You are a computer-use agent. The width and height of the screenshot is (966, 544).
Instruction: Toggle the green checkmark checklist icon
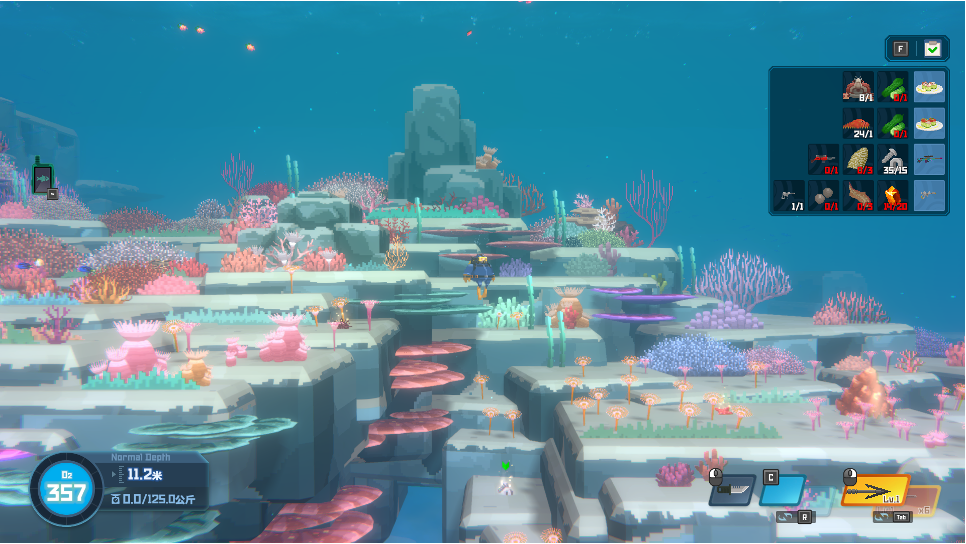tap(933, 48)
